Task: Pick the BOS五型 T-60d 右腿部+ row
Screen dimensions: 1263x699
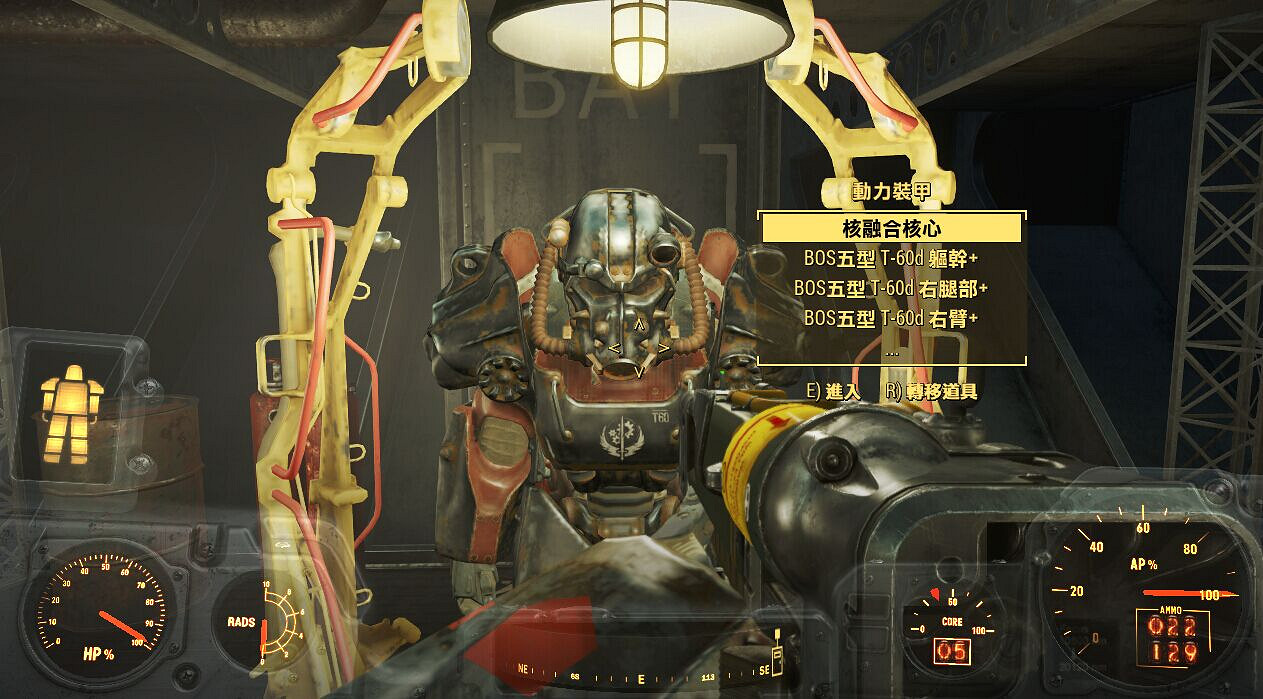Action: (891, 288)
